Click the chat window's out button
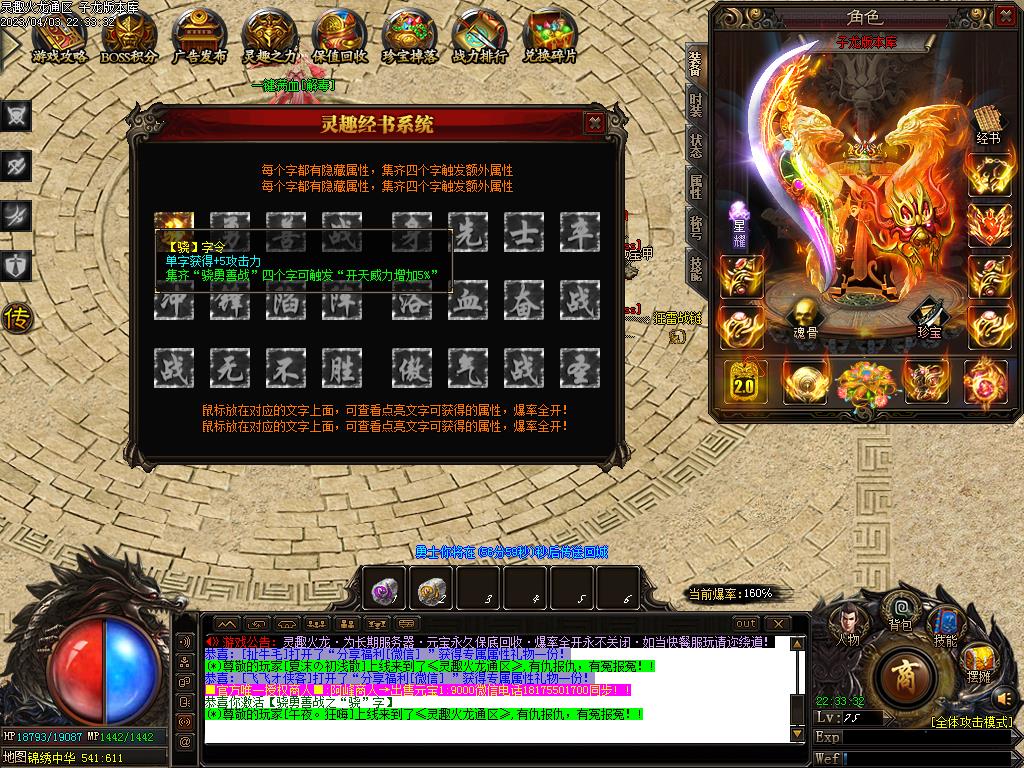The width and height of the screenshot is (1024, 768). tap(746, 624)
